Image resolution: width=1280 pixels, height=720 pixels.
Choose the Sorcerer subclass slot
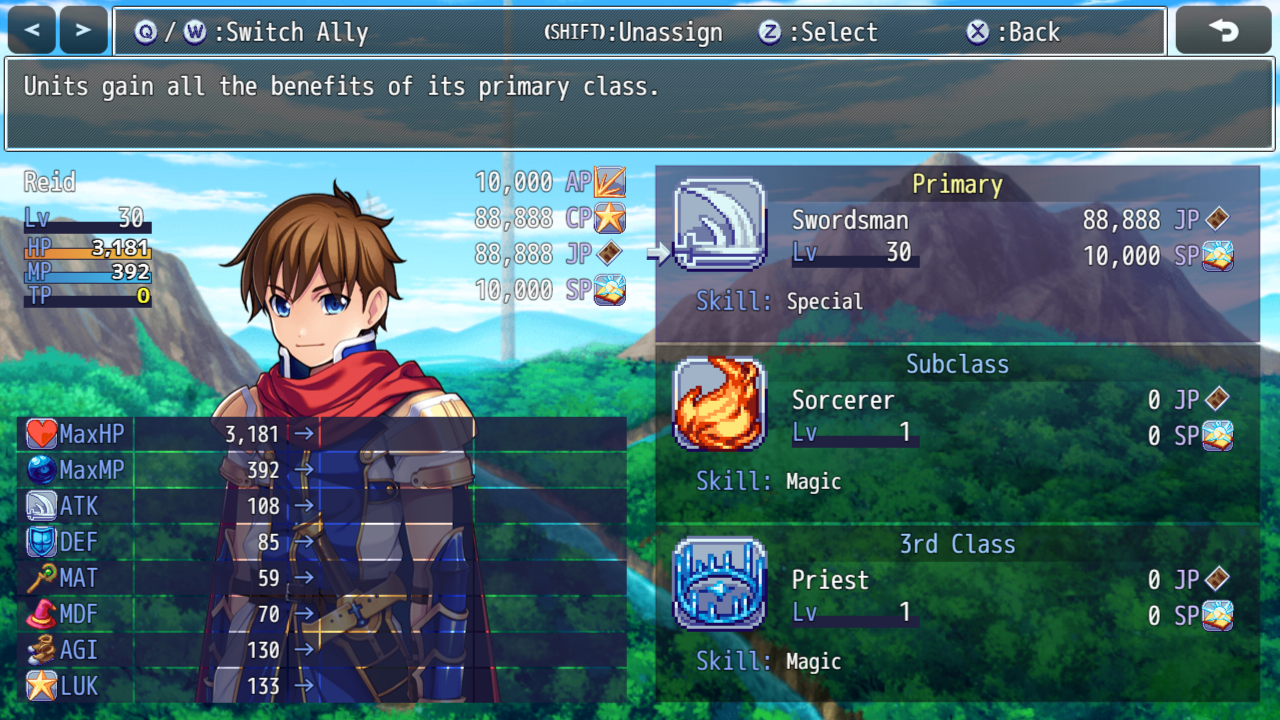point(957,433)
